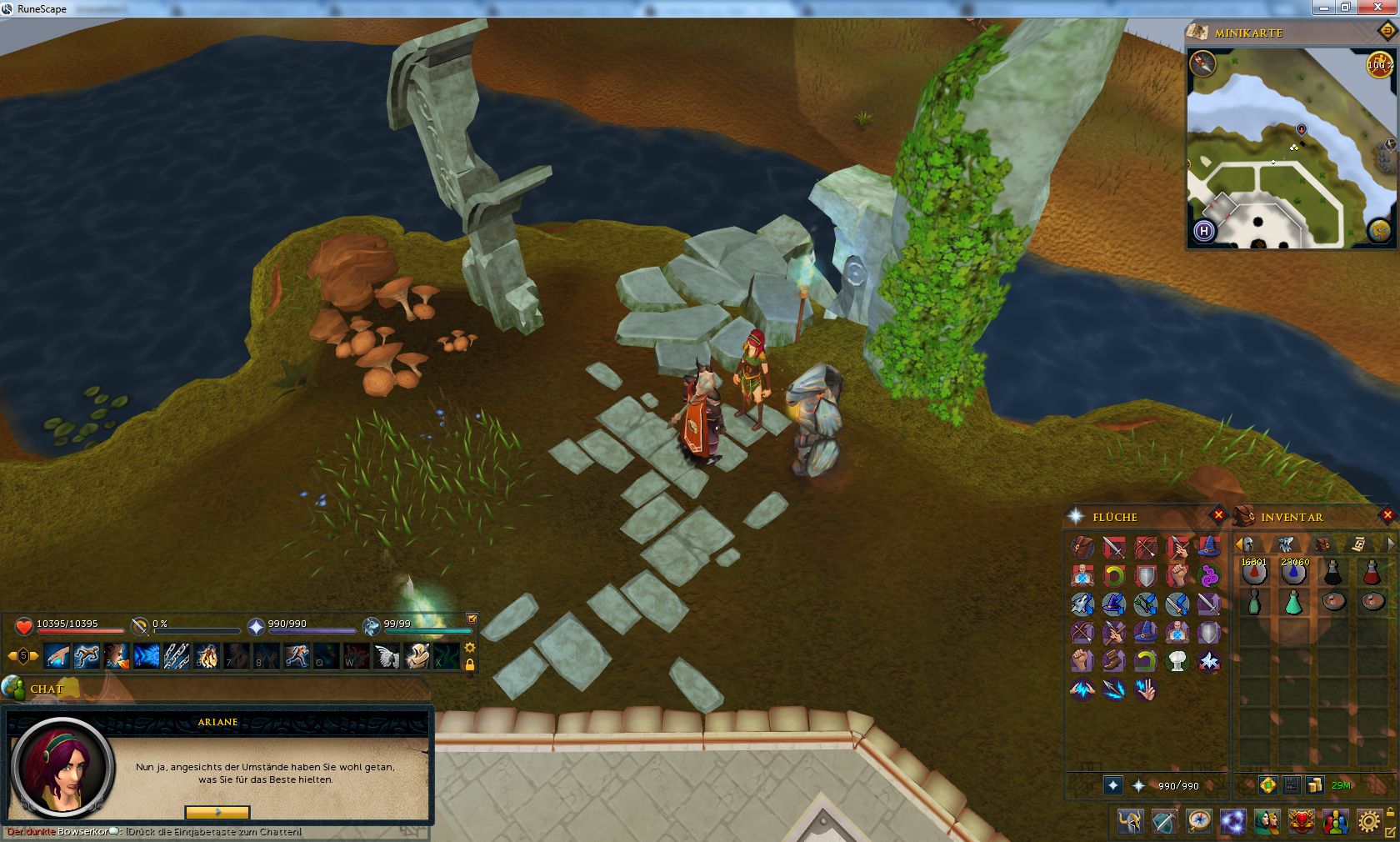
Task: Close the Flüche panel
Action: (1218, 515)
